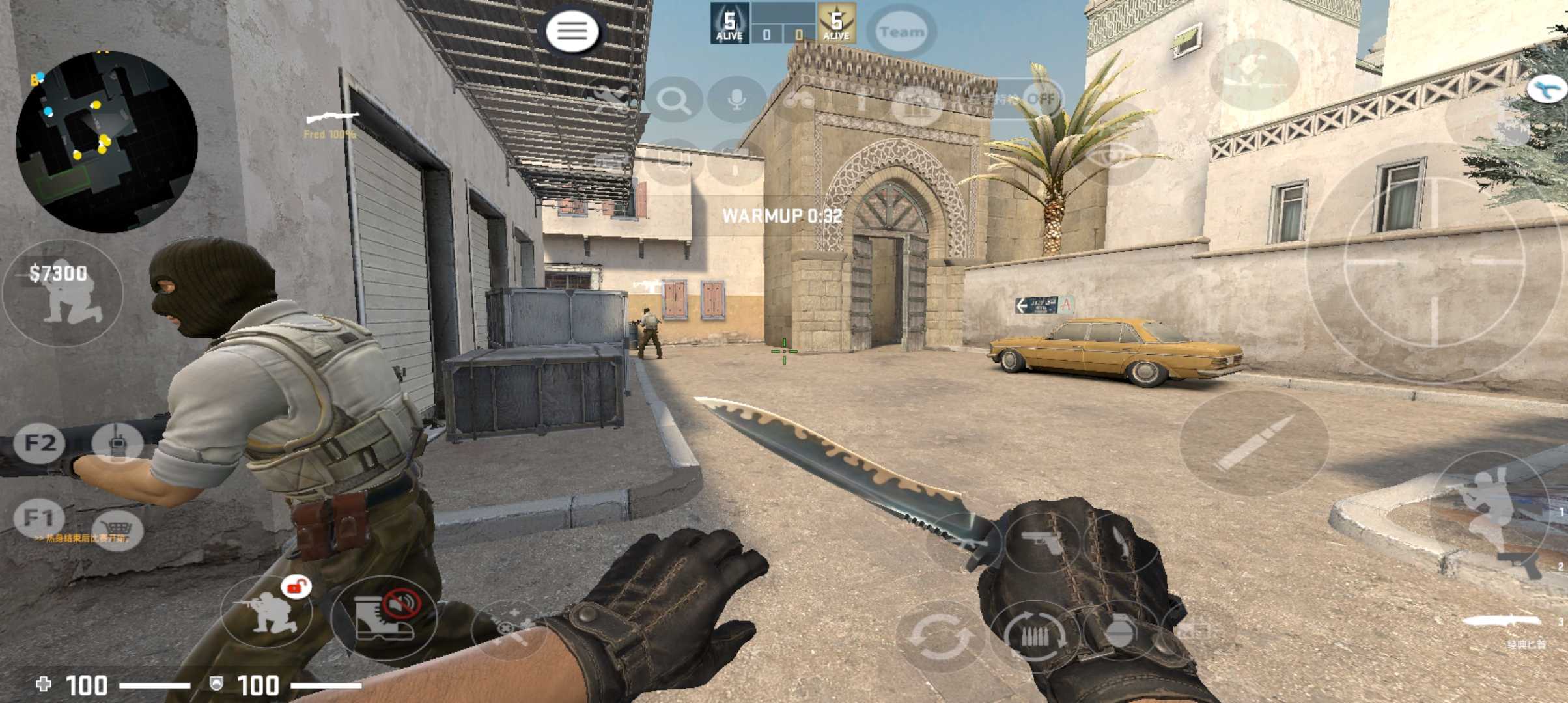1568x703 pixels.
Task: Open the shopping cart buy menu
Action: click(x=118, y=528)
